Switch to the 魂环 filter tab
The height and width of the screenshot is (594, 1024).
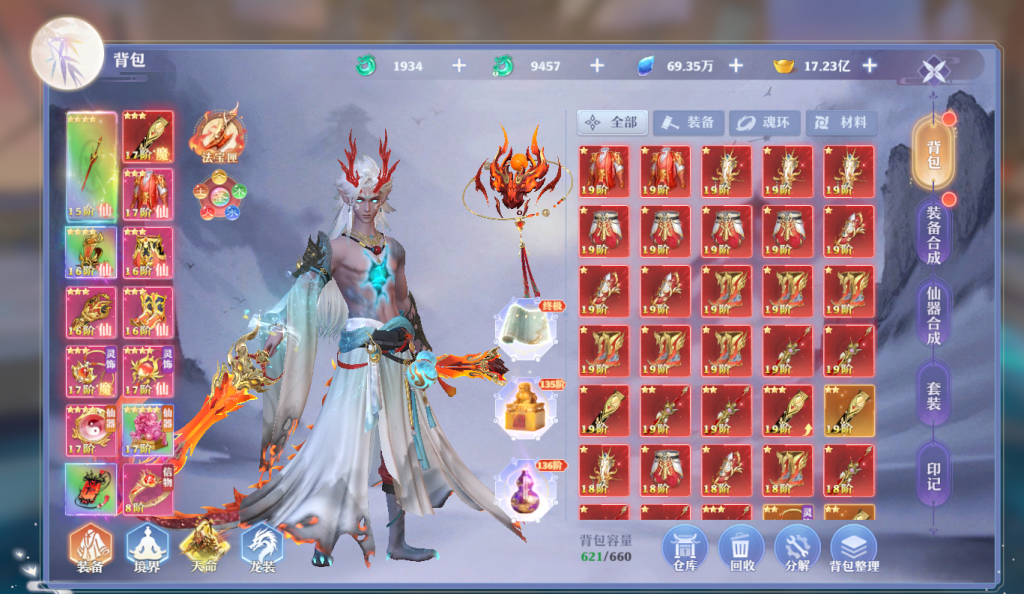click(x=765, y=123)
